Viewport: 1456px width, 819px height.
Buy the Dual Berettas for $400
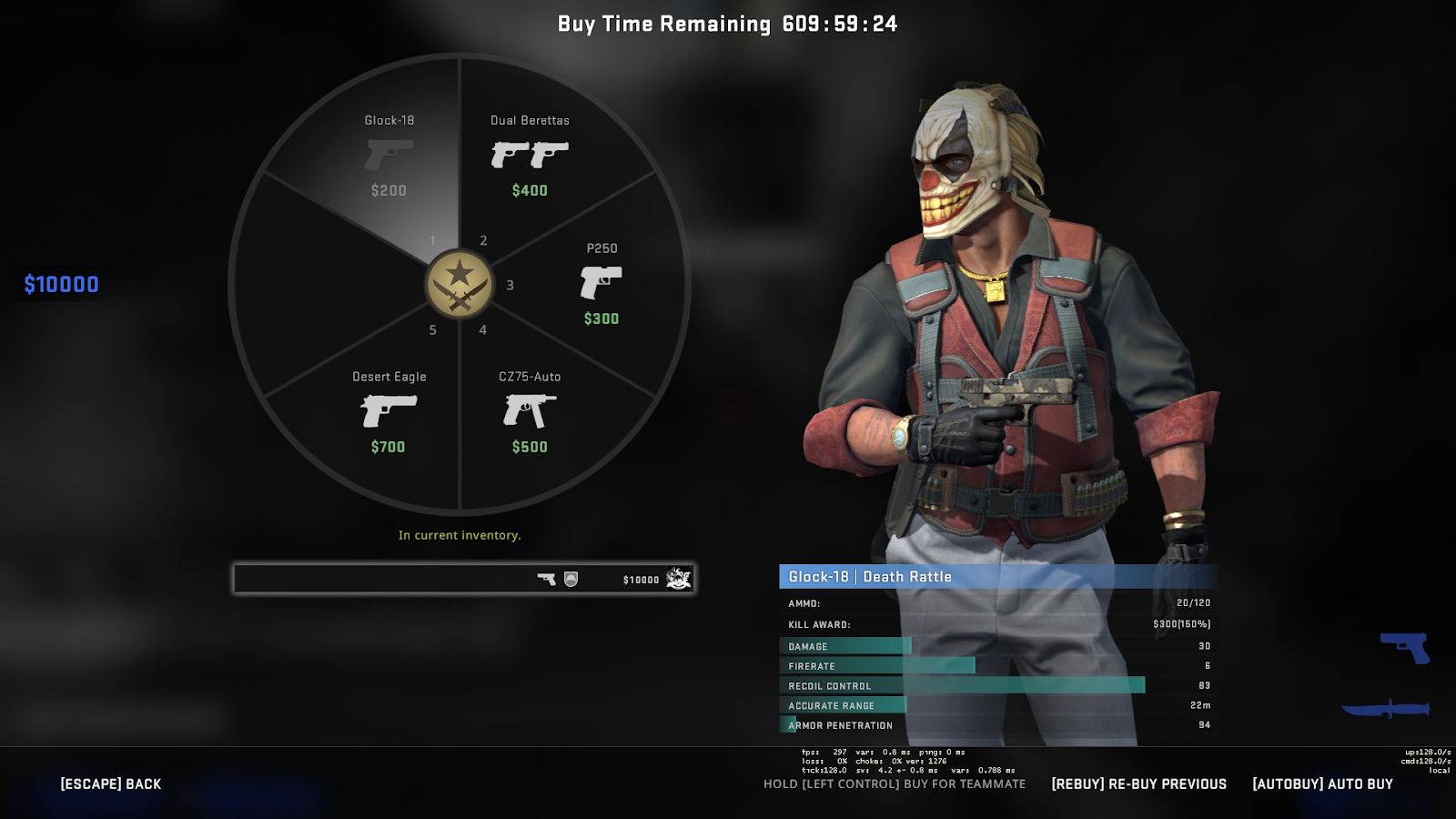(530, 156)
